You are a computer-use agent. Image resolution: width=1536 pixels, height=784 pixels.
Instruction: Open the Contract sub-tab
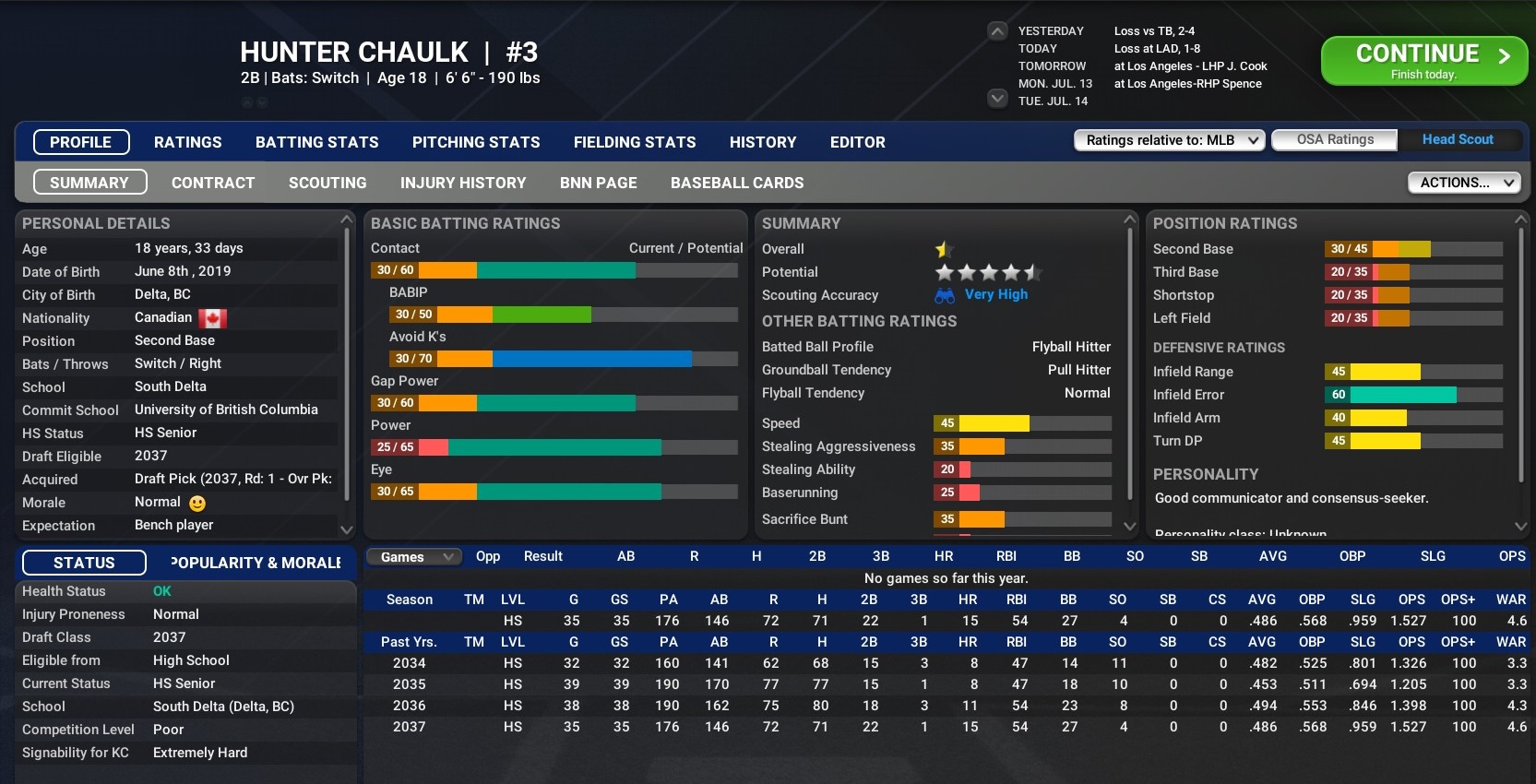click(213, 183)
